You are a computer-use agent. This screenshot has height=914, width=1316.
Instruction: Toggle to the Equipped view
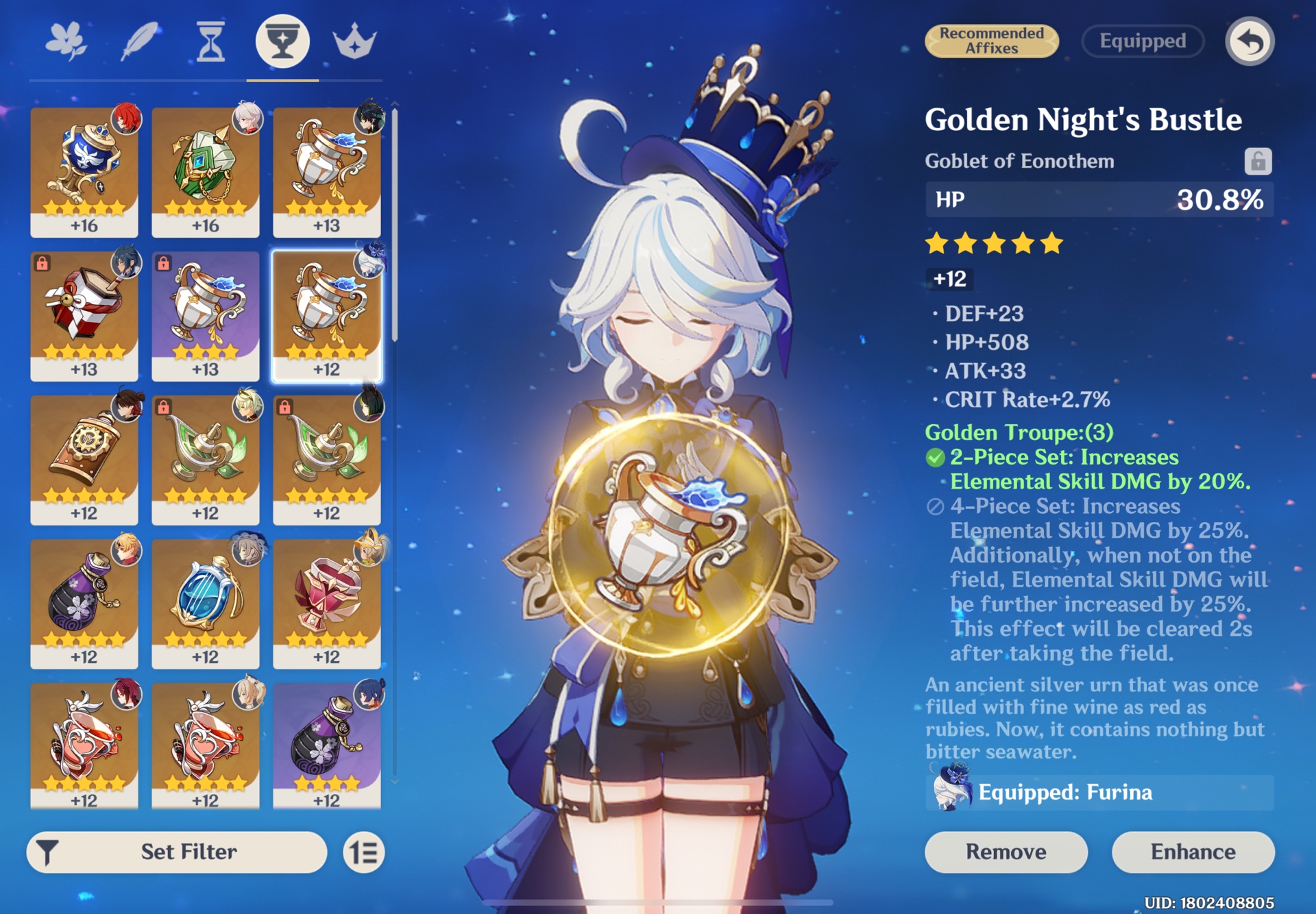[1141, 41]
